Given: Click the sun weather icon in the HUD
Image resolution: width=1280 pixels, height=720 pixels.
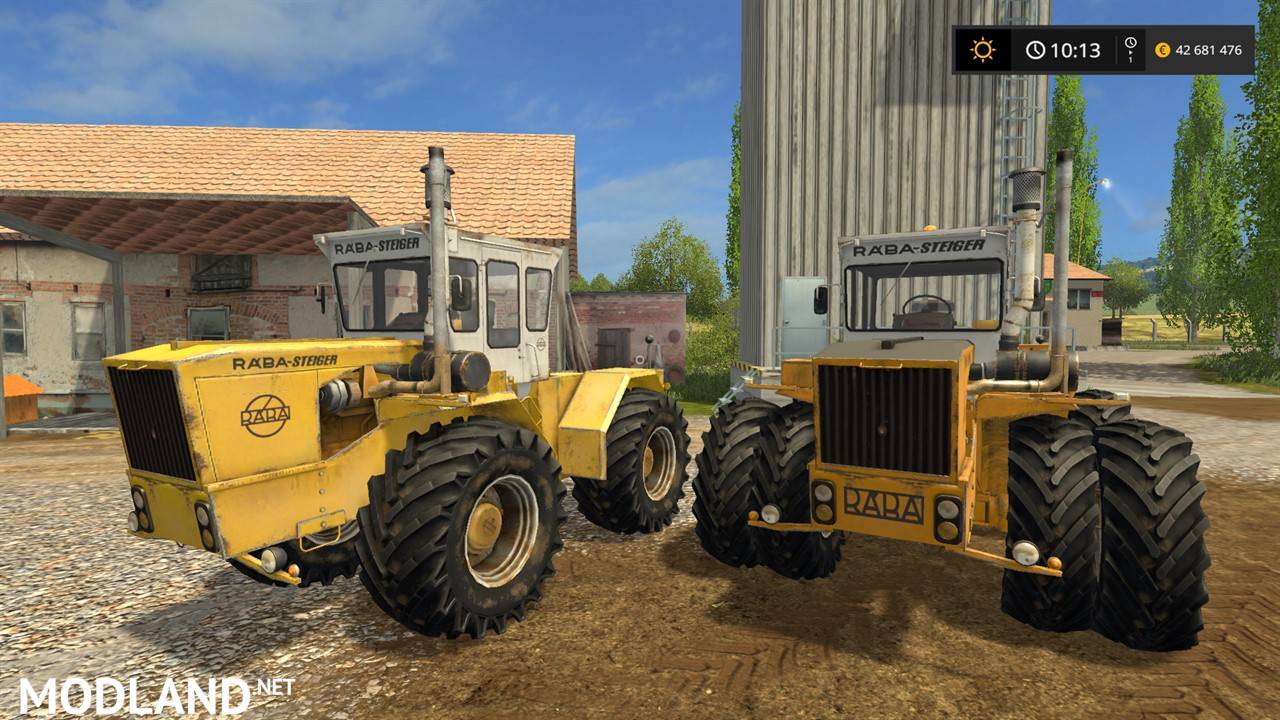Looking at the screenshot, I should [983, 48].
